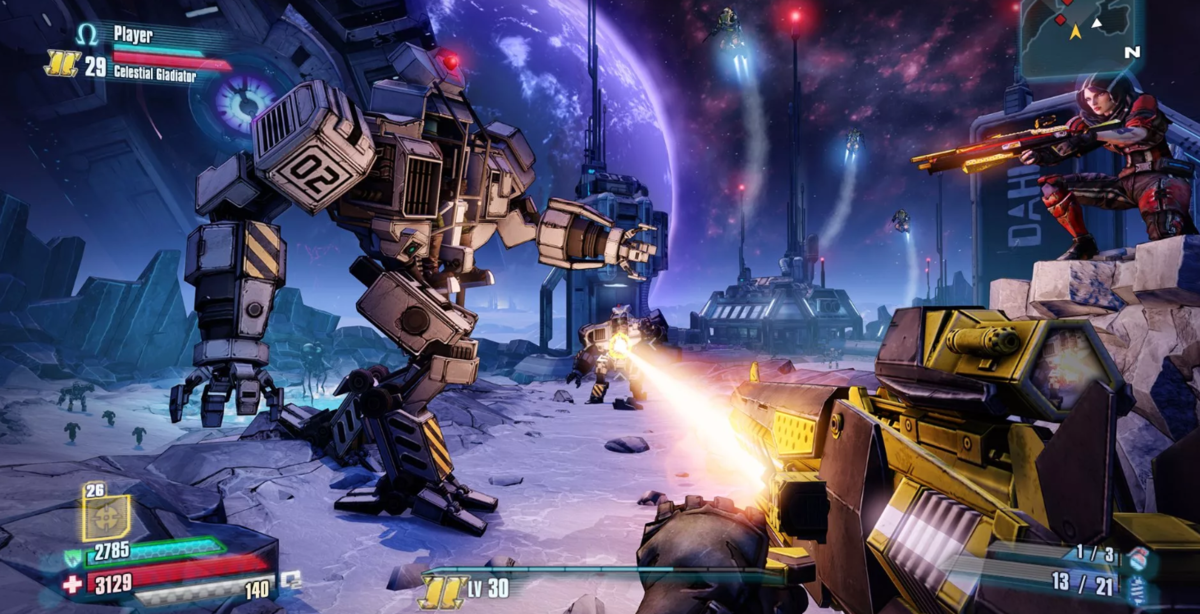
Task: Activate the yellow crosshair action skill icon
Action: coord(105,517)
